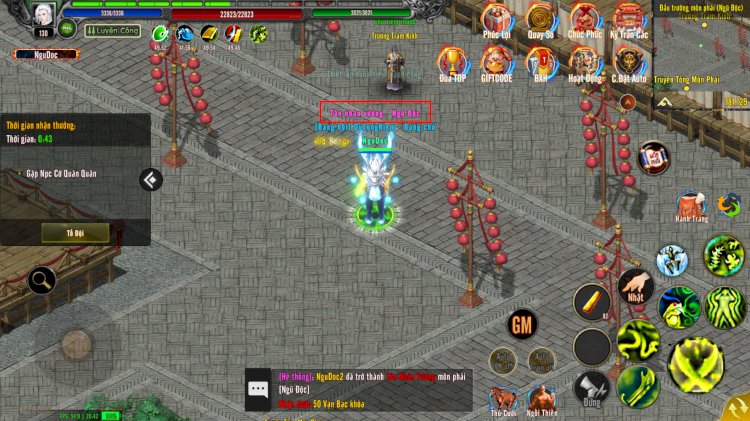This screenshot has height=421, width=750.
Task: Show the BXH ranking board
Action: pyautogui.click(x=541, y=64)
